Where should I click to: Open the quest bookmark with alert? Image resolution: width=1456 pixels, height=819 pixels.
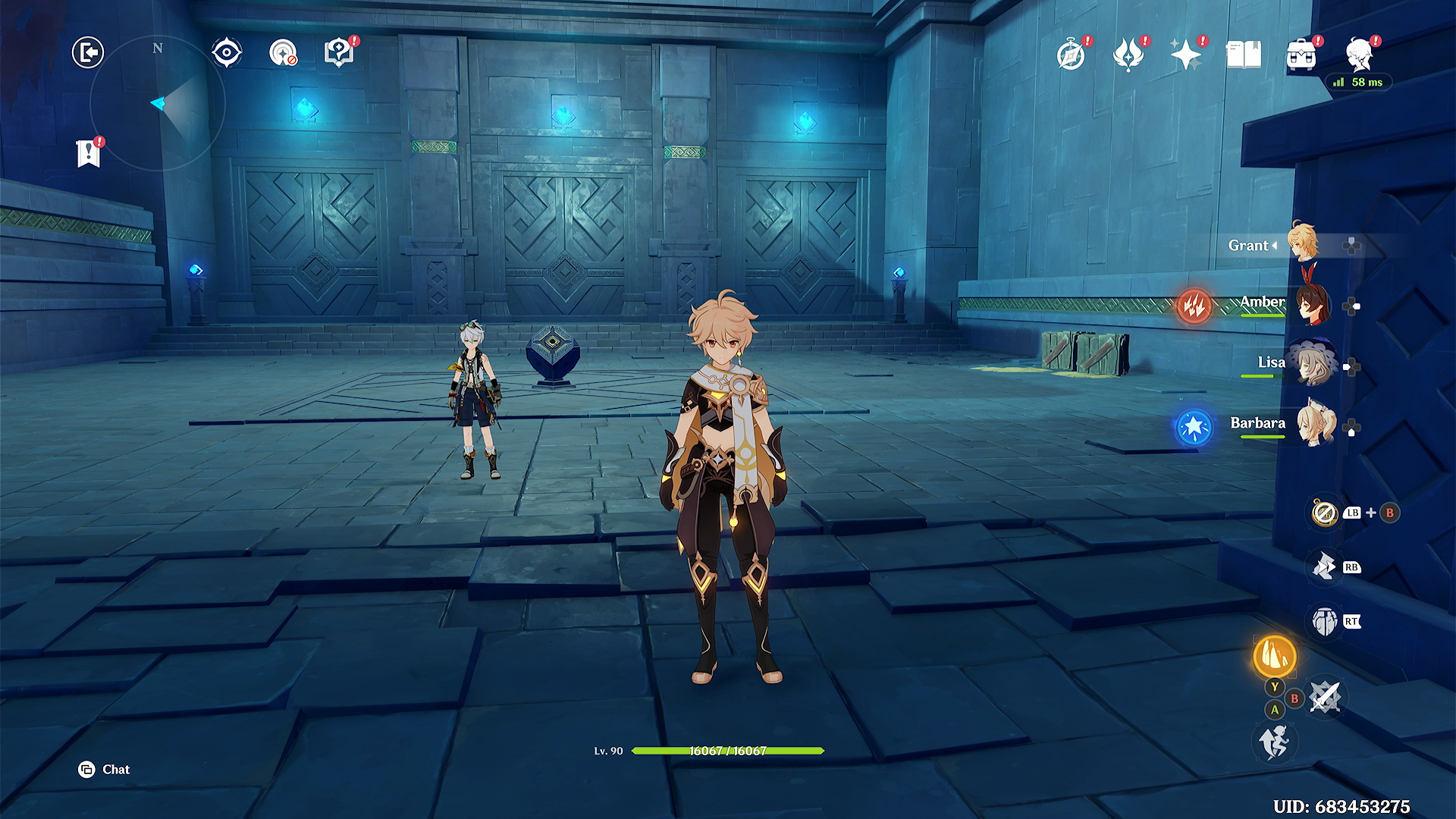click(x=89, y=153)
